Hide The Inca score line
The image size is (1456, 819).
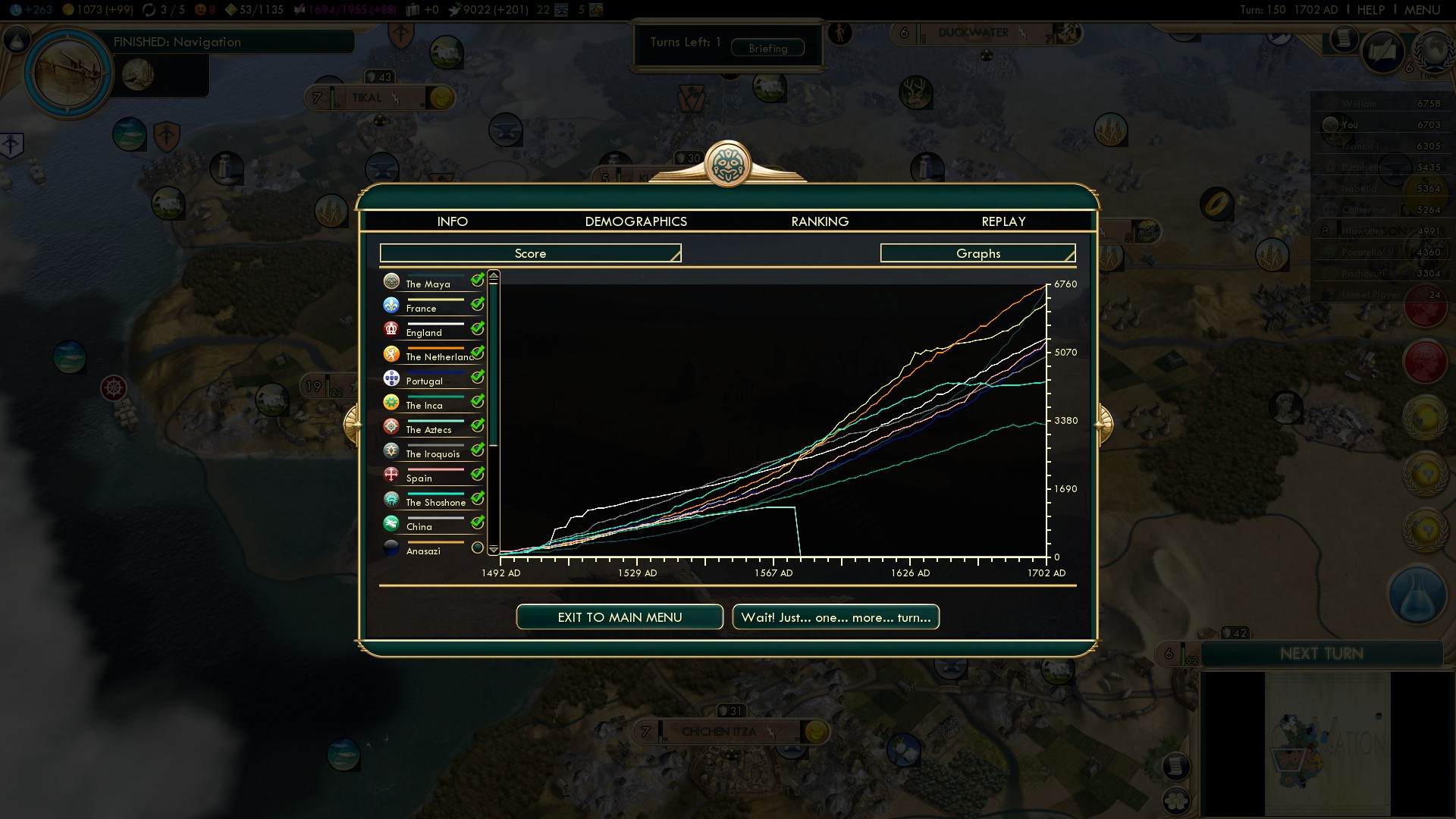coord(477,402)
